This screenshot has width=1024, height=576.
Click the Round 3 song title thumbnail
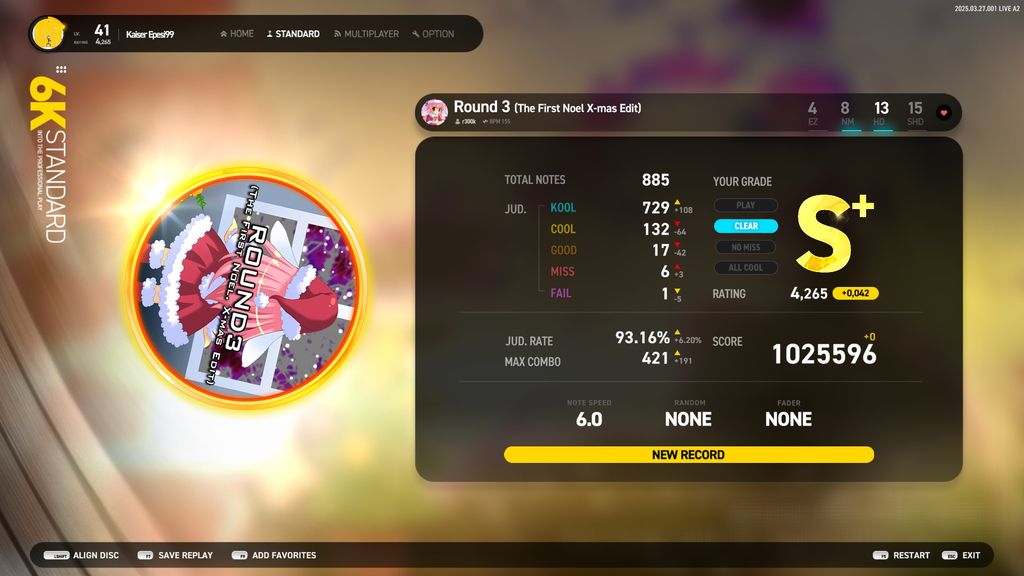(434, 112)
